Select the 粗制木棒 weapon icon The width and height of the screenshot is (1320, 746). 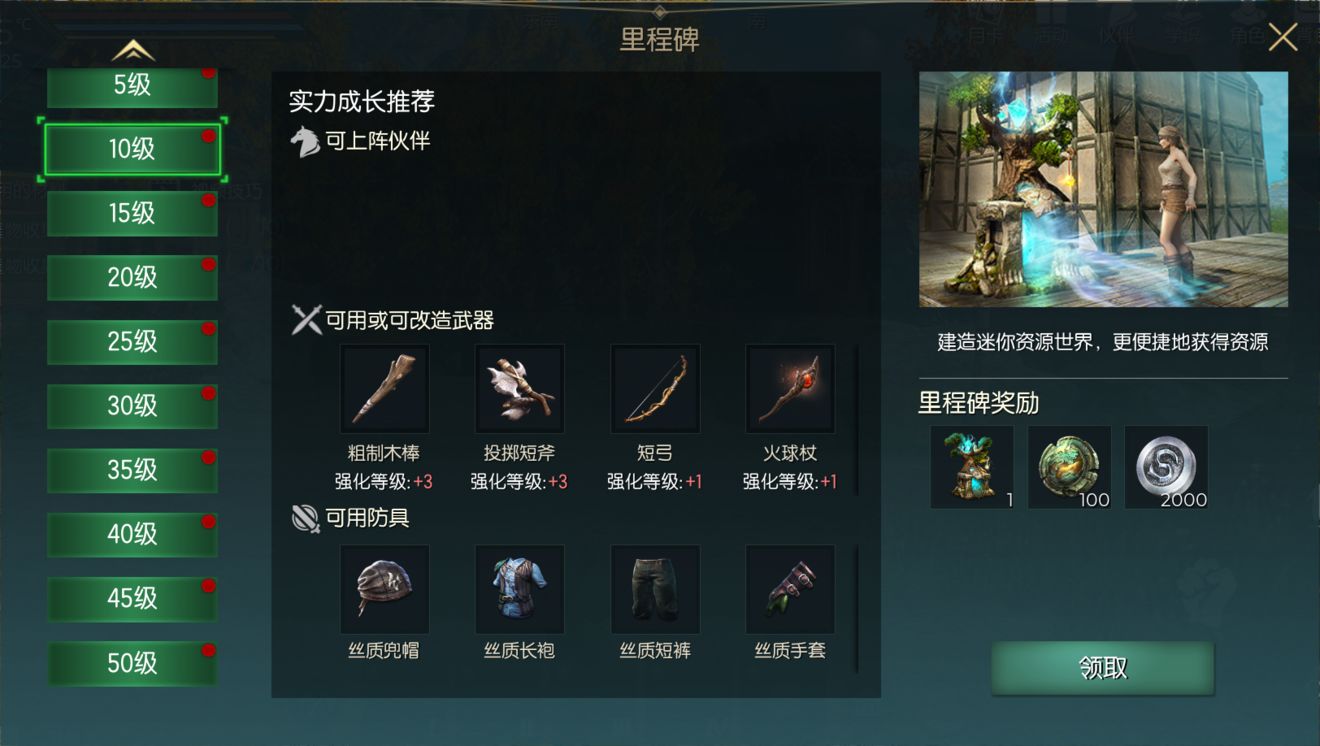pos(385,388)
